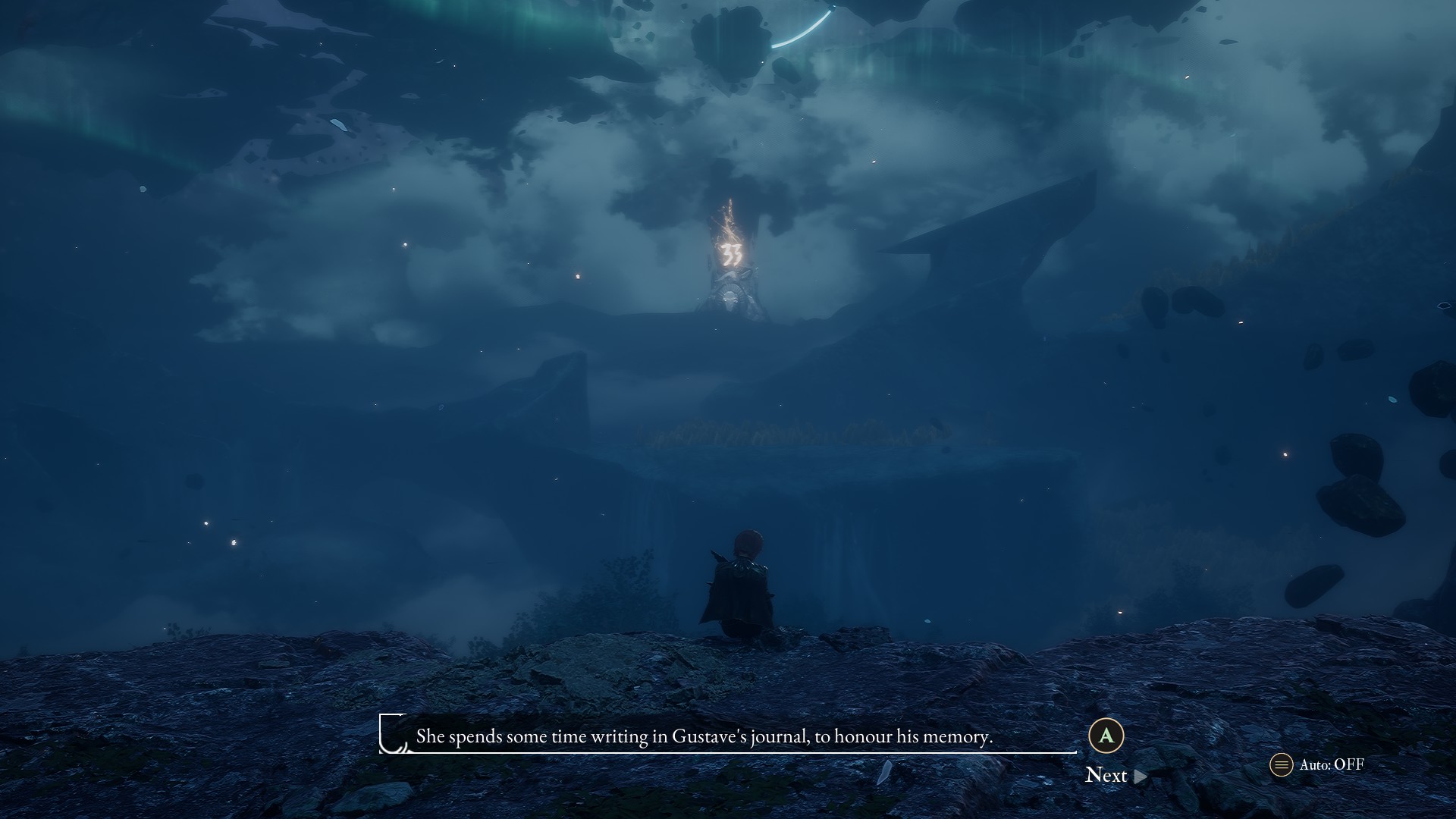Advance dialogue with the Next button
Image resolution: width=1456 pixels, height=819 pixels.
[x=1115, y=774]
